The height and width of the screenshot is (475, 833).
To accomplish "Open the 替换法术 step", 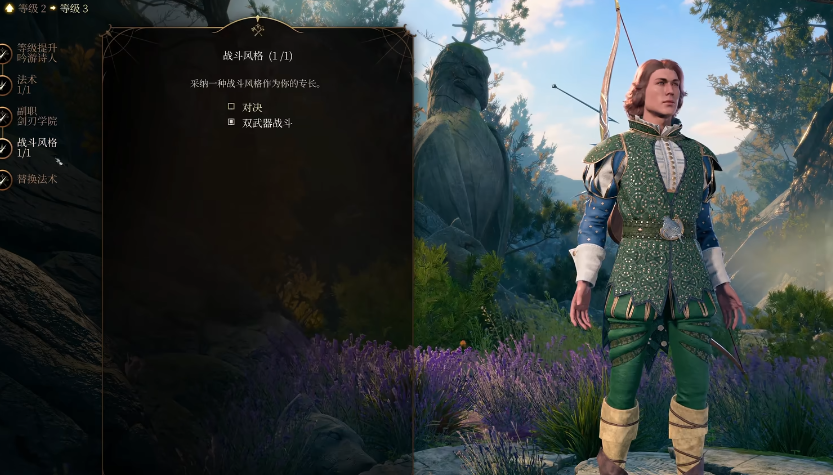I will point(36,179).
